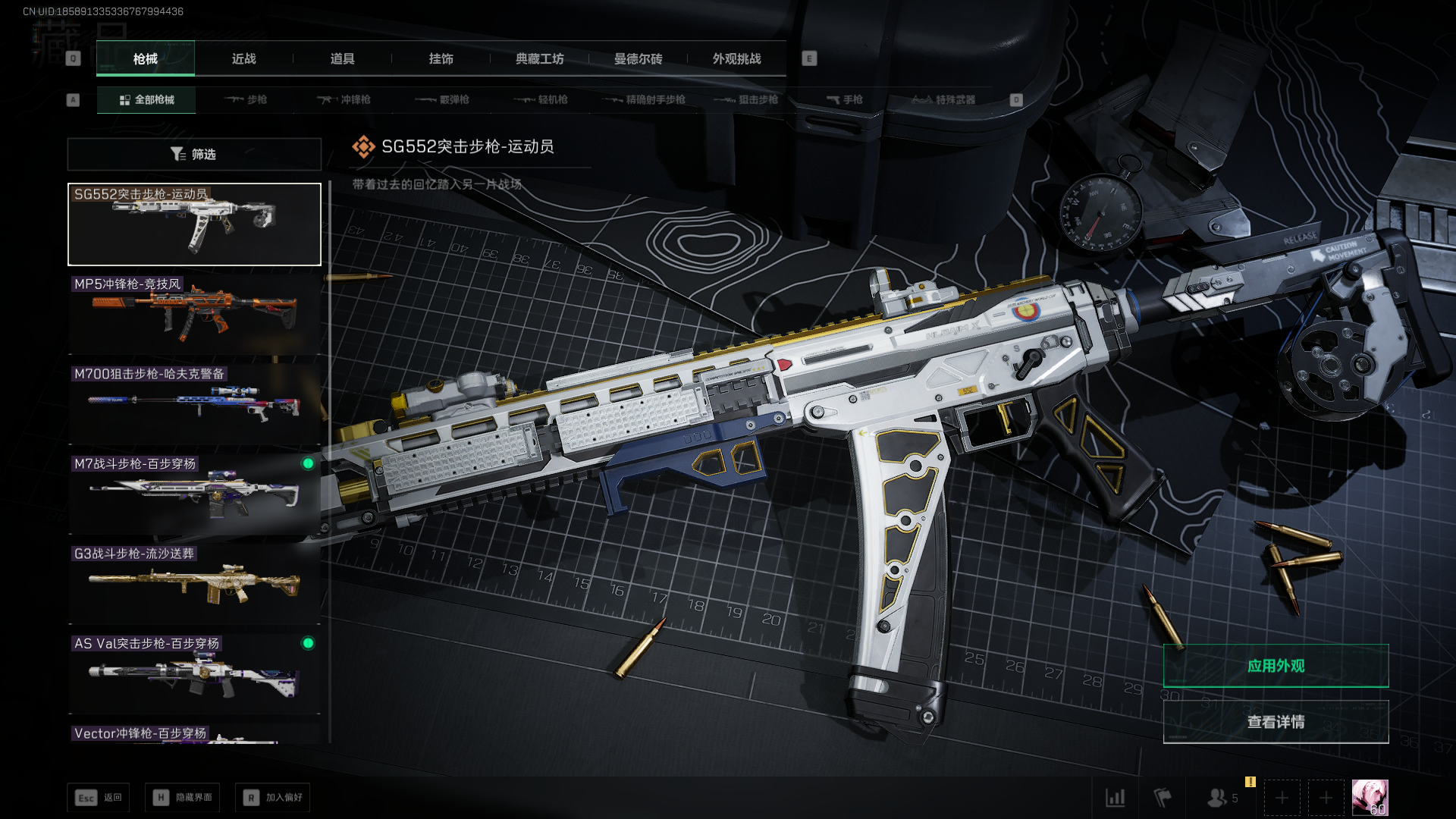The height and width of the screenshot is (819, 1456).
Task: Apply the skin with 应用外观
Action: [x=1276, y=666]
